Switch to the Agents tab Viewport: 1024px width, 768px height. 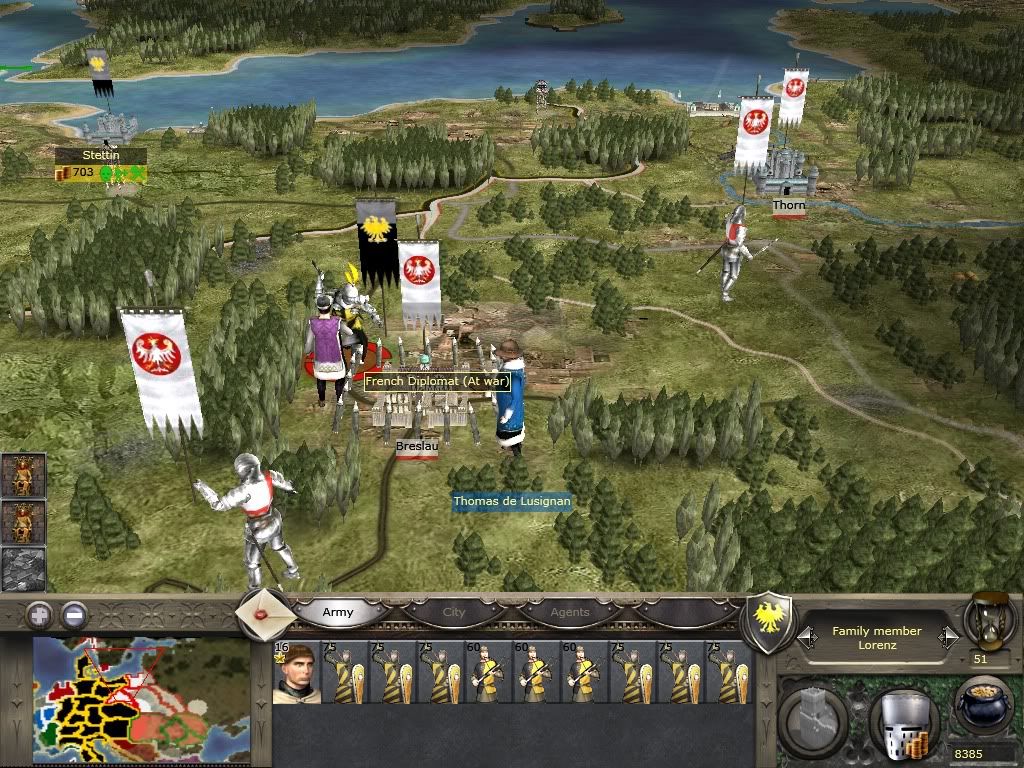point(570,612)
